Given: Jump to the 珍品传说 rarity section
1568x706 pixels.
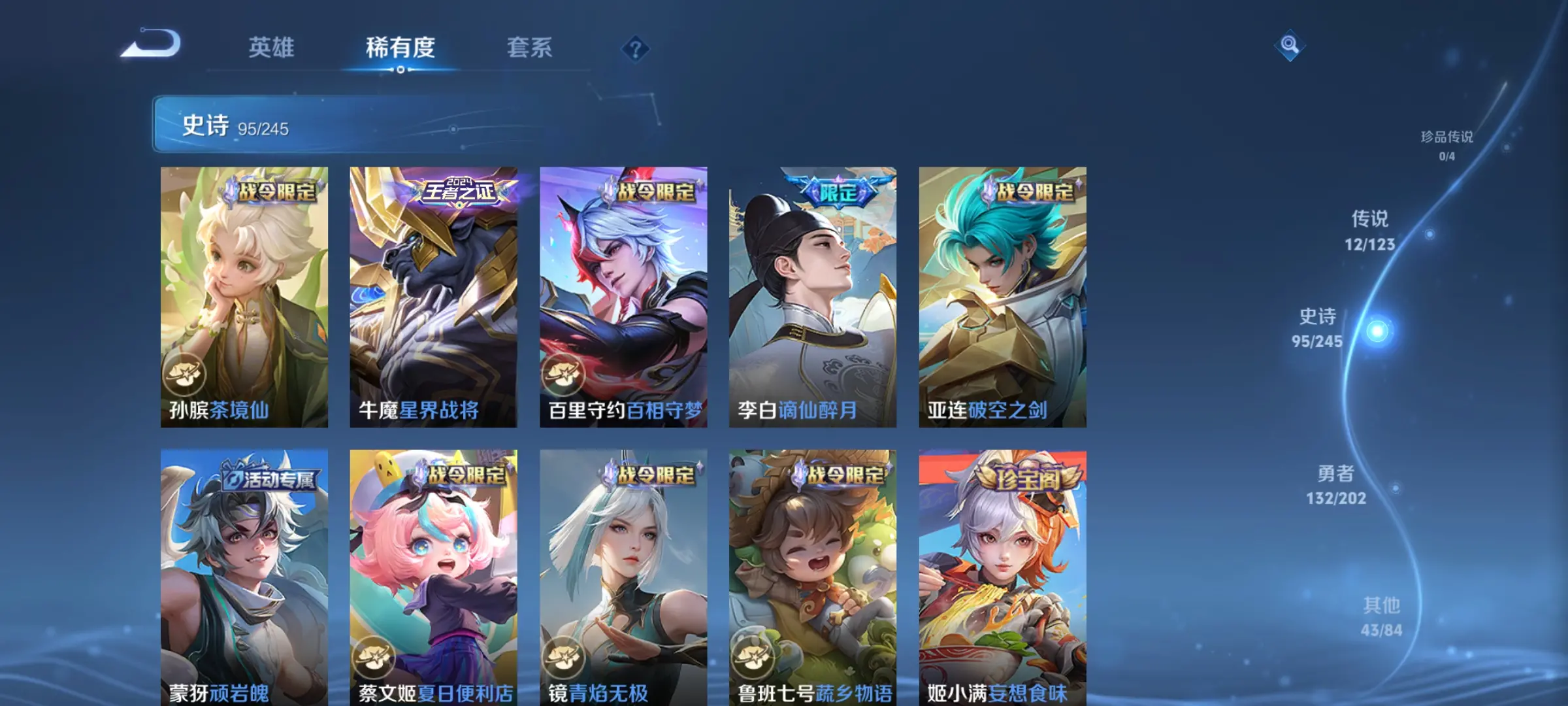Looking at the screenshot, I should point(1446,145).
